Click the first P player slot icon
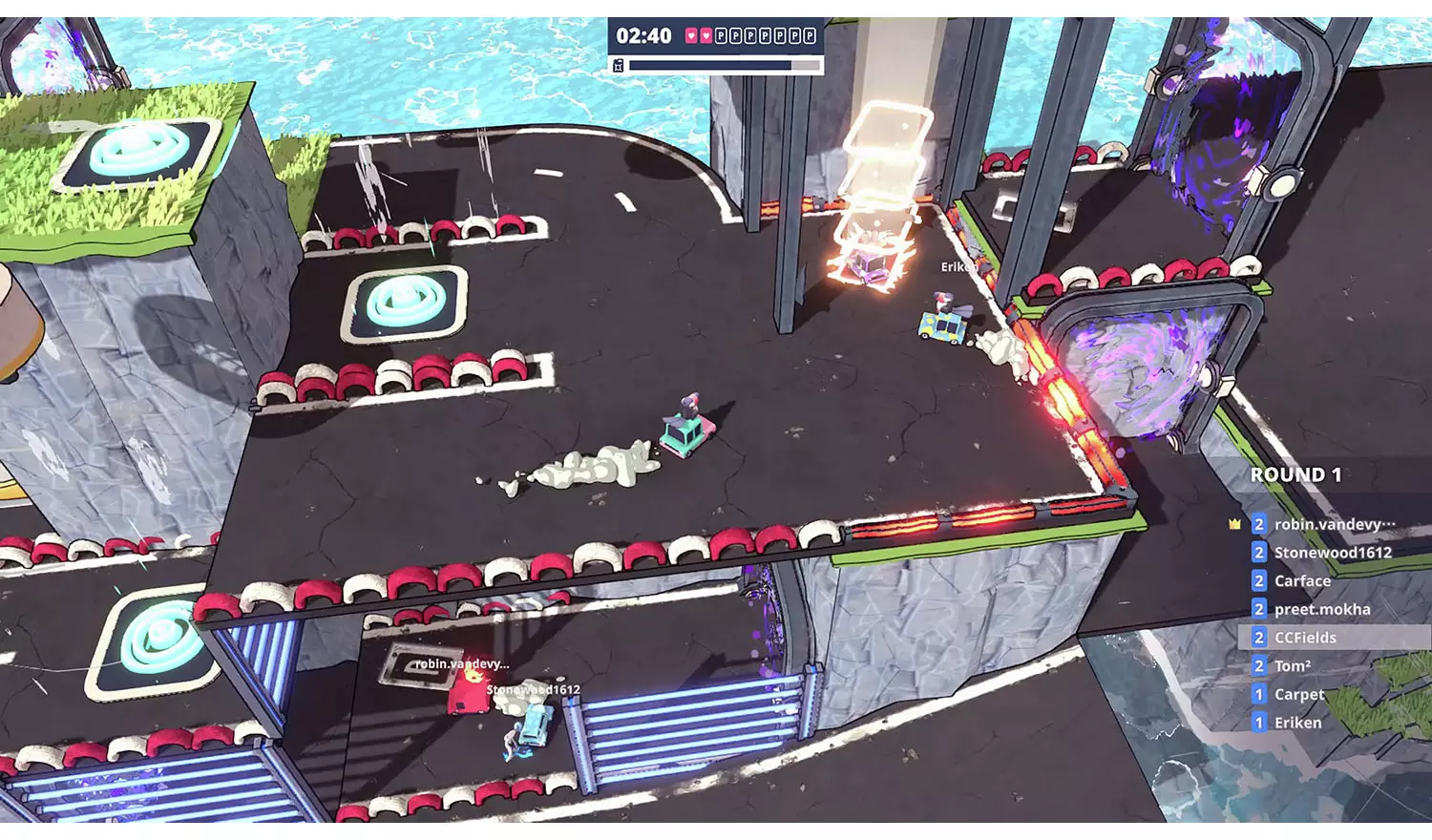 (722, 36)
